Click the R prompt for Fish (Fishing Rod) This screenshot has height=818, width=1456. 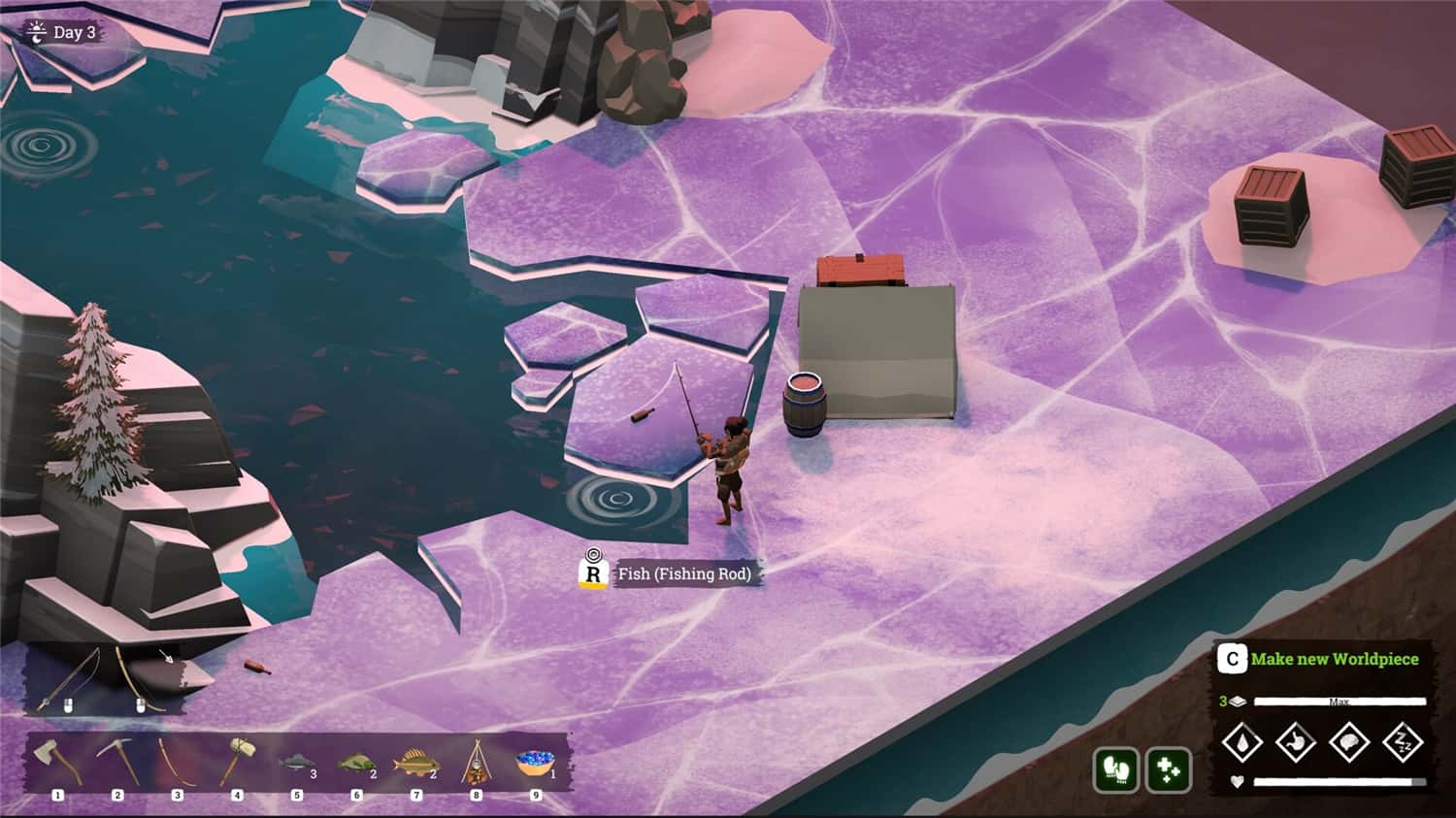pos(594,573)
